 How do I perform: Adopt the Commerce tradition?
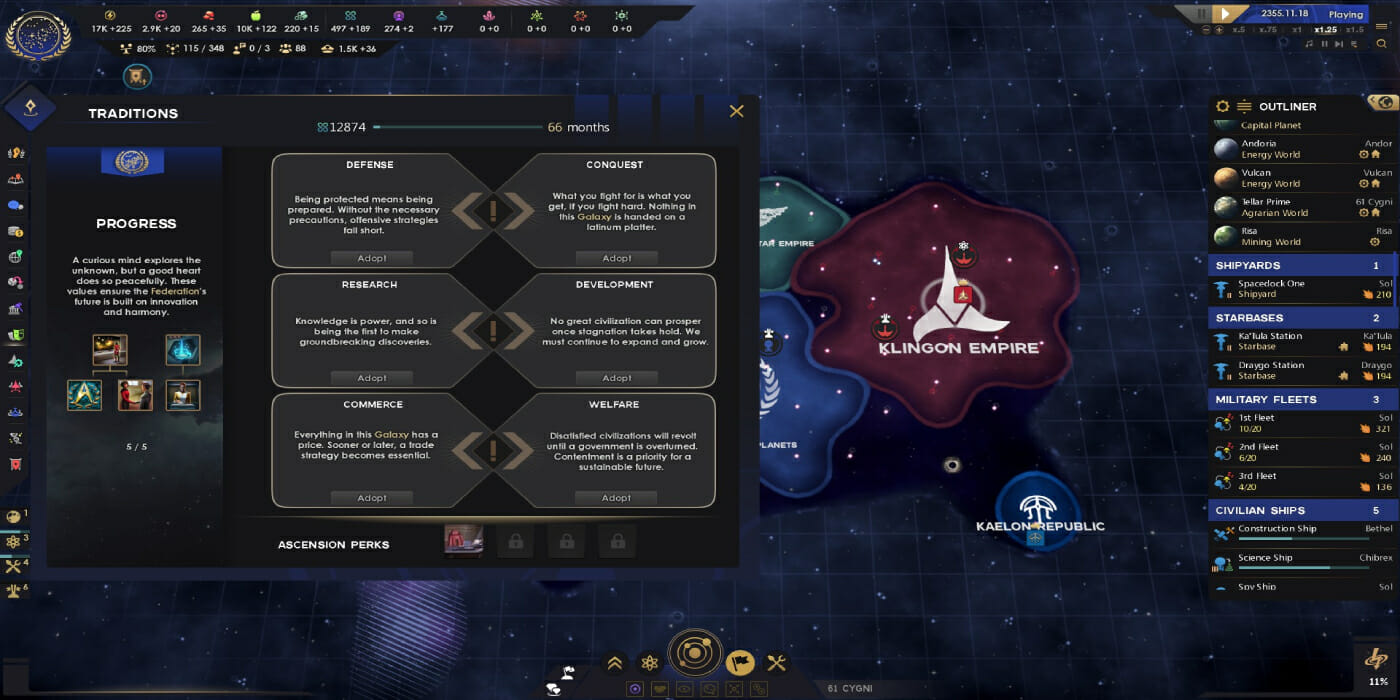click(372, 498)
